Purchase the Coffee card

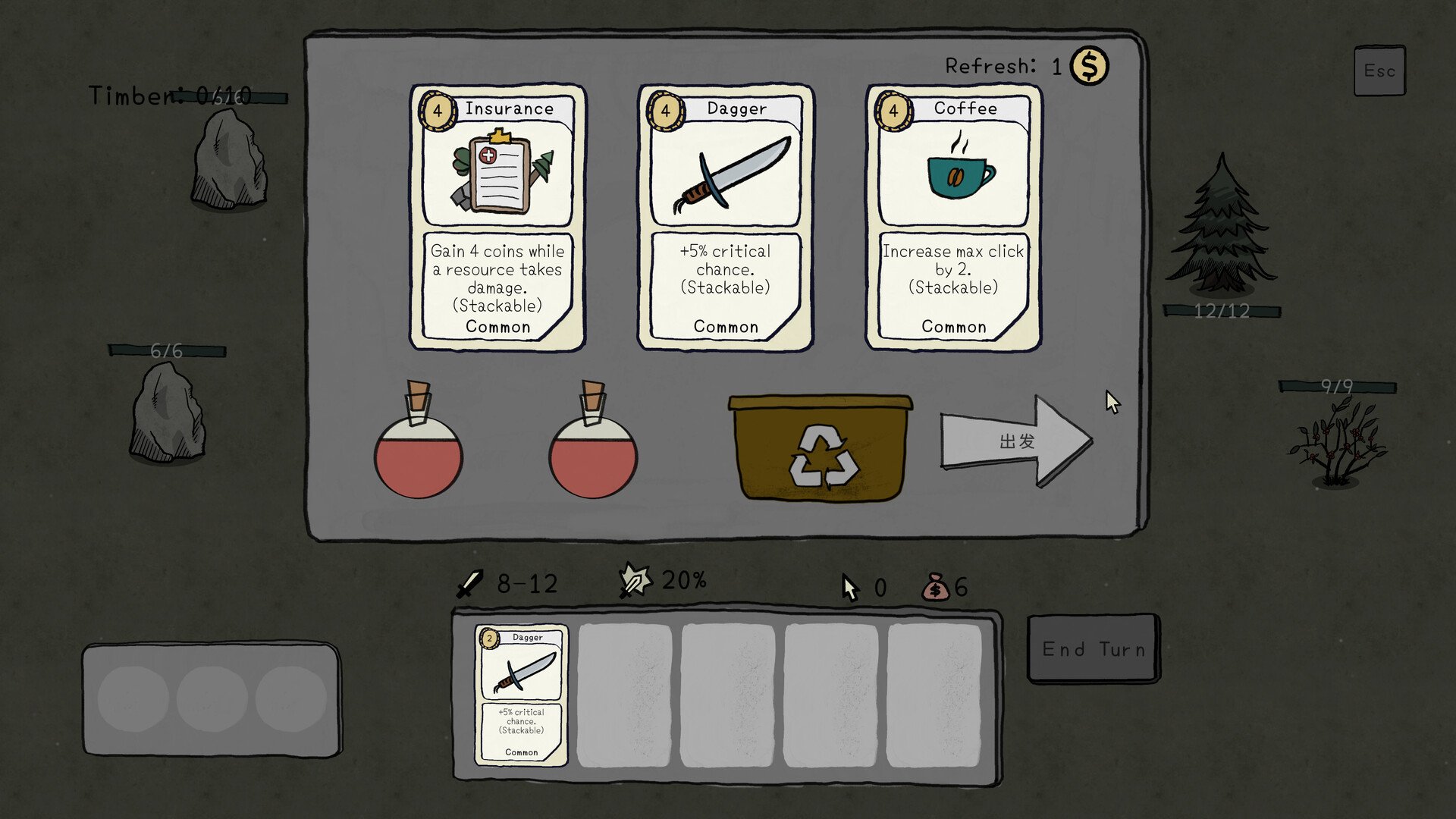953,217
